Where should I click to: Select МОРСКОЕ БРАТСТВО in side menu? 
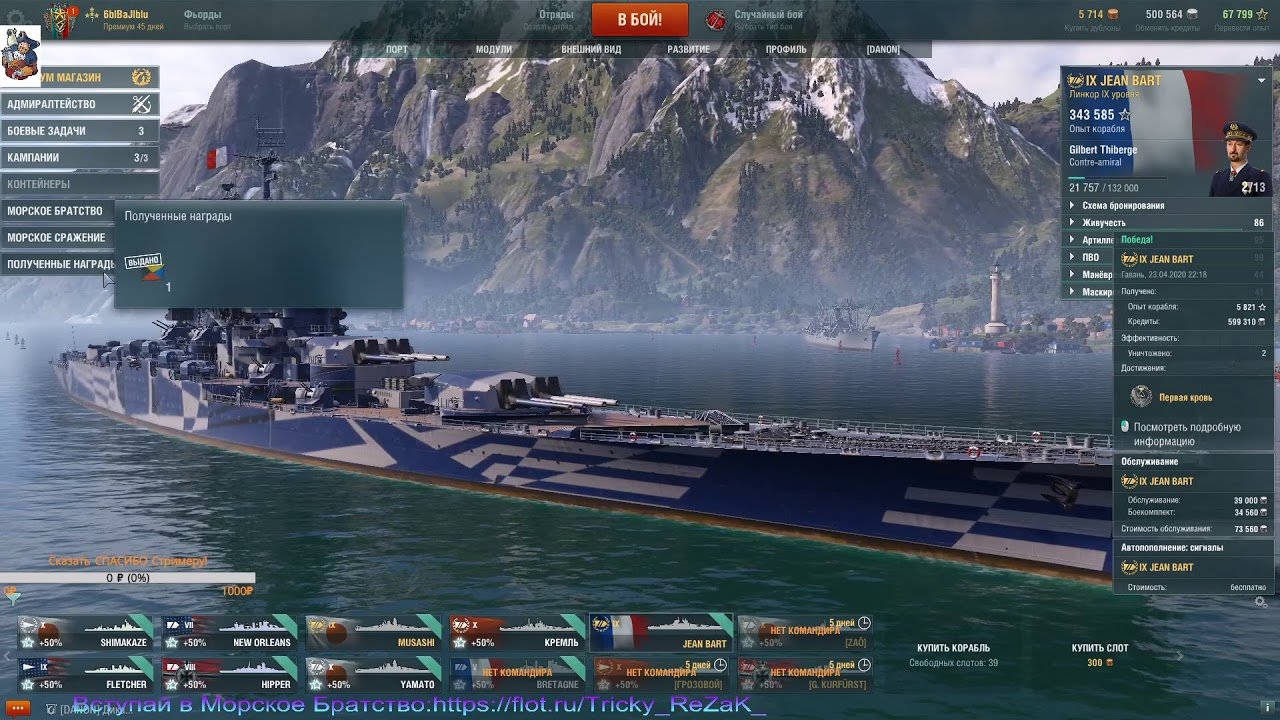(57, 211)
